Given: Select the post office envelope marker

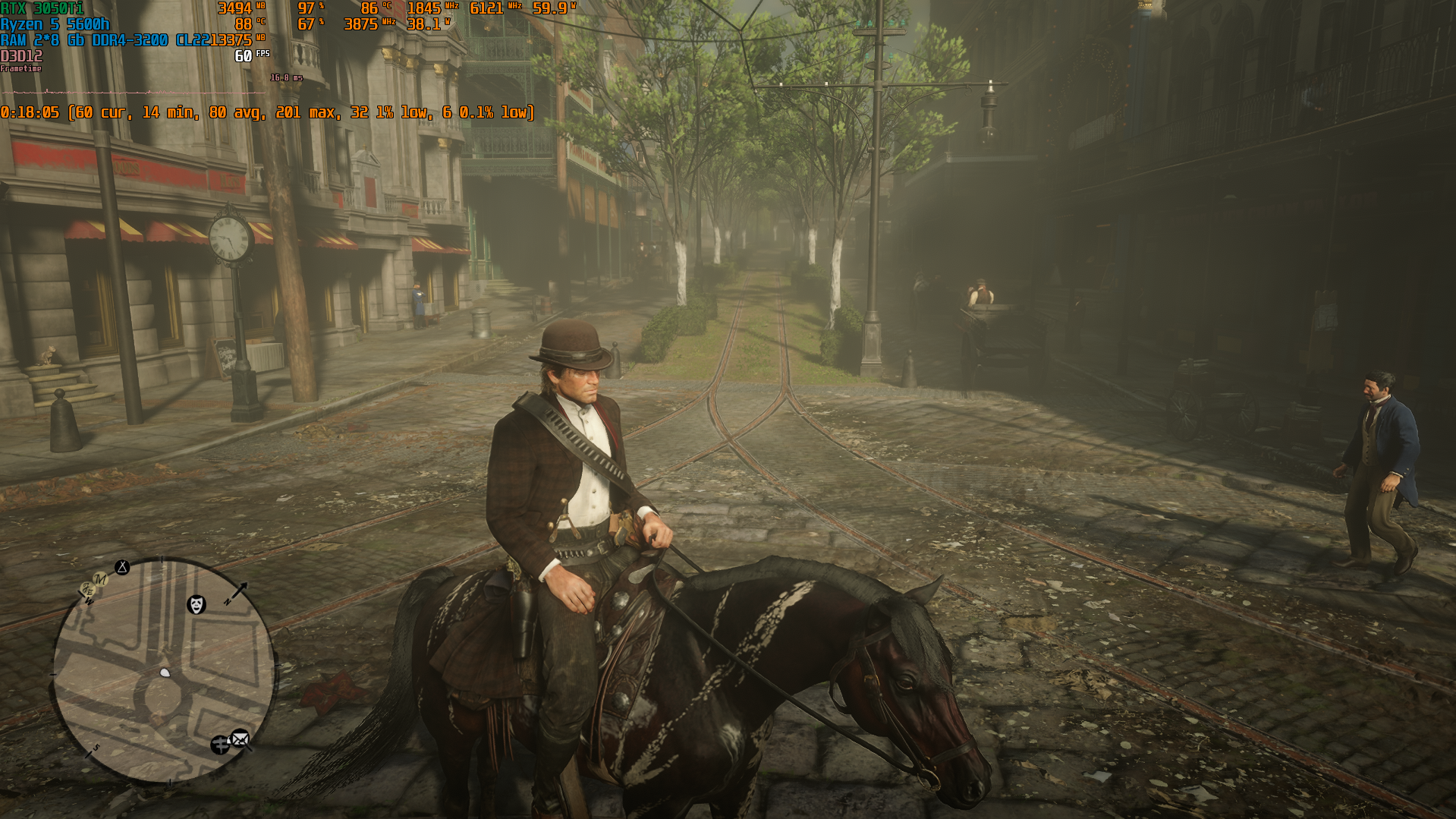Looking at the screenshot, I should (240, 738).
